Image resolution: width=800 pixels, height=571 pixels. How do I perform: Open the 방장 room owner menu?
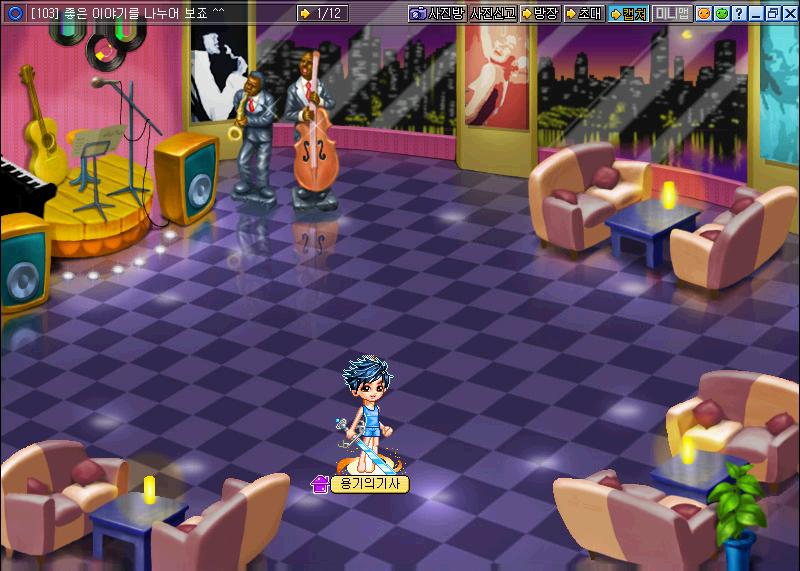[x=540, y=14]
